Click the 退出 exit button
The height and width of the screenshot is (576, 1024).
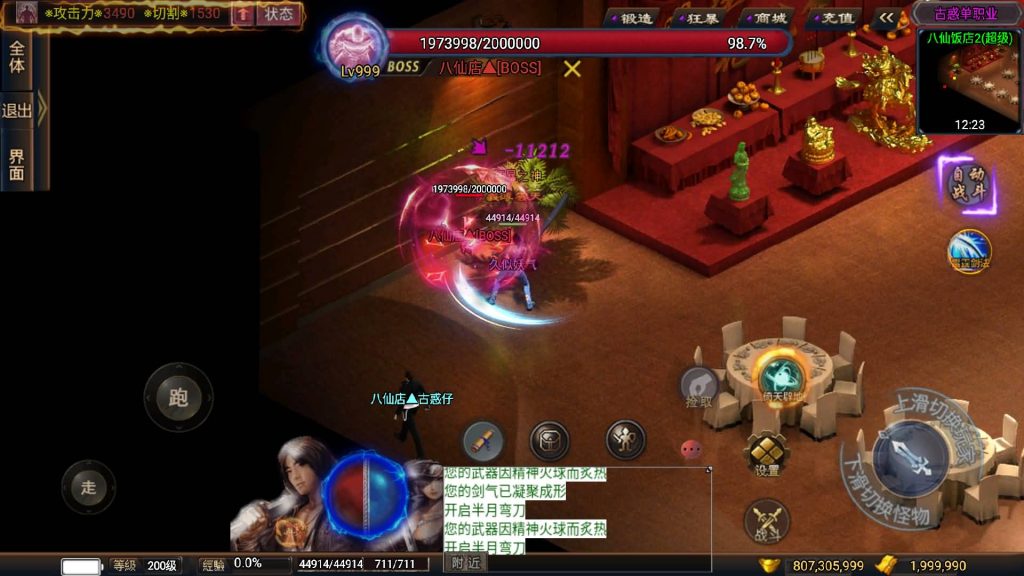18,110
